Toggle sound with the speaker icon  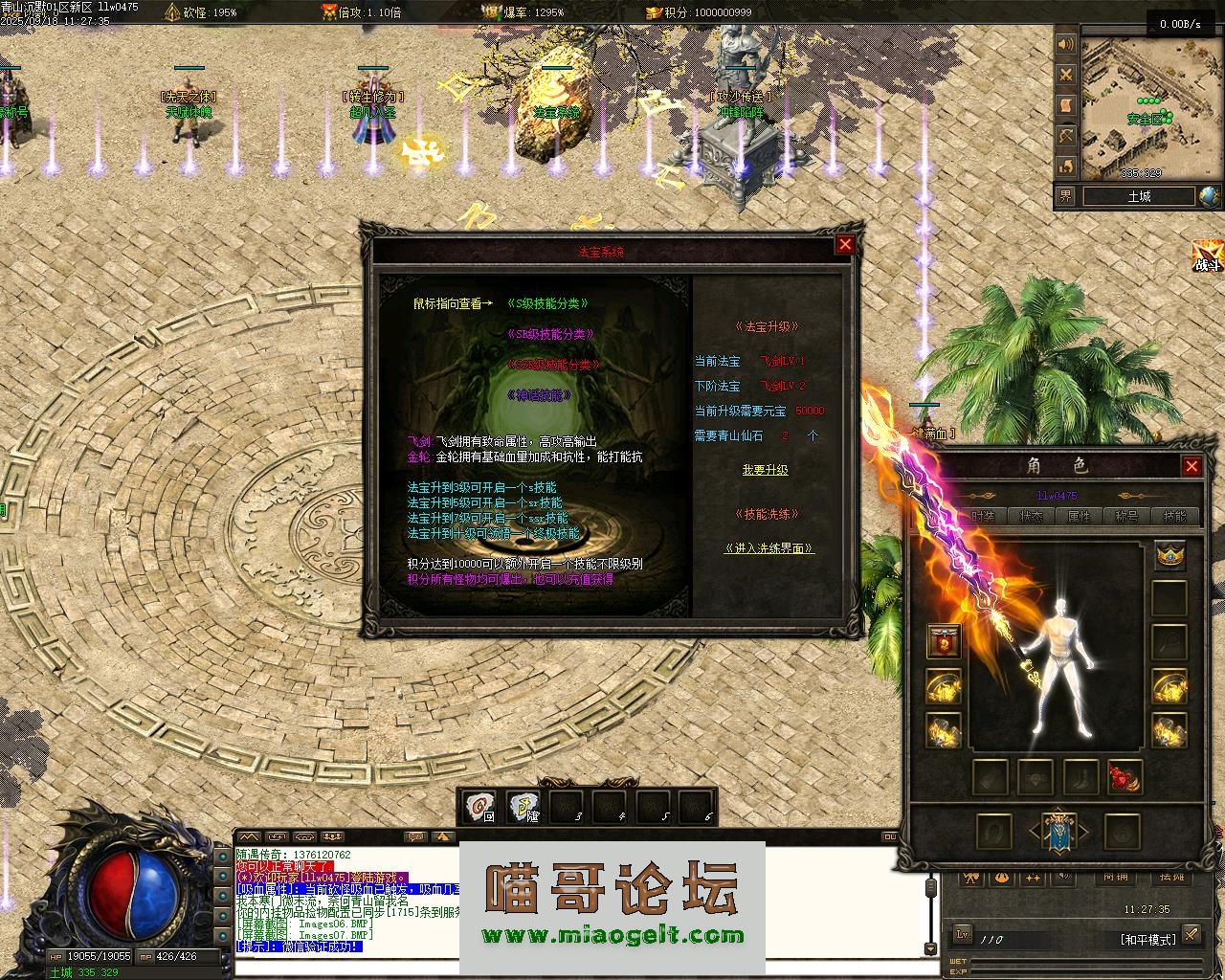point(1066,45)
